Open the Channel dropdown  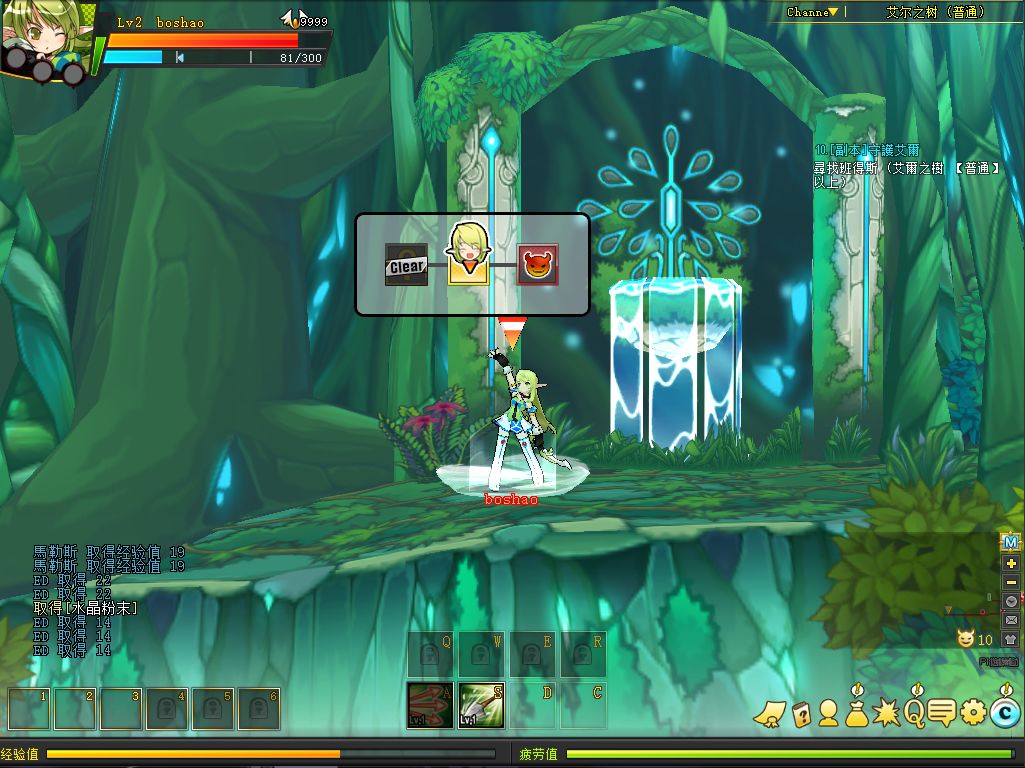pyautogui.click(x=812, y=12)
